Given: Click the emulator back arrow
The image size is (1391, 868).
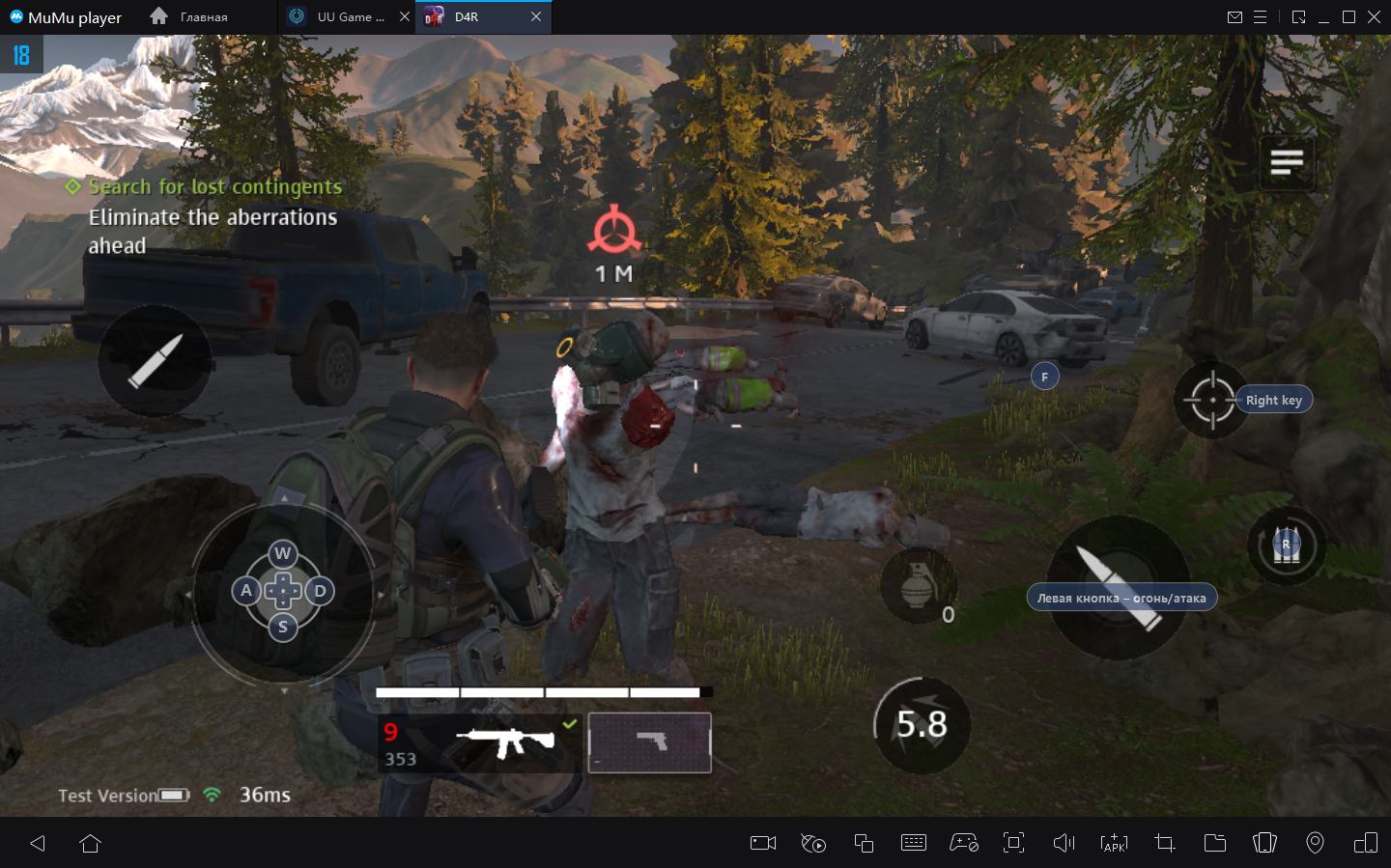Looking at the screenshot, I should 38,843.
